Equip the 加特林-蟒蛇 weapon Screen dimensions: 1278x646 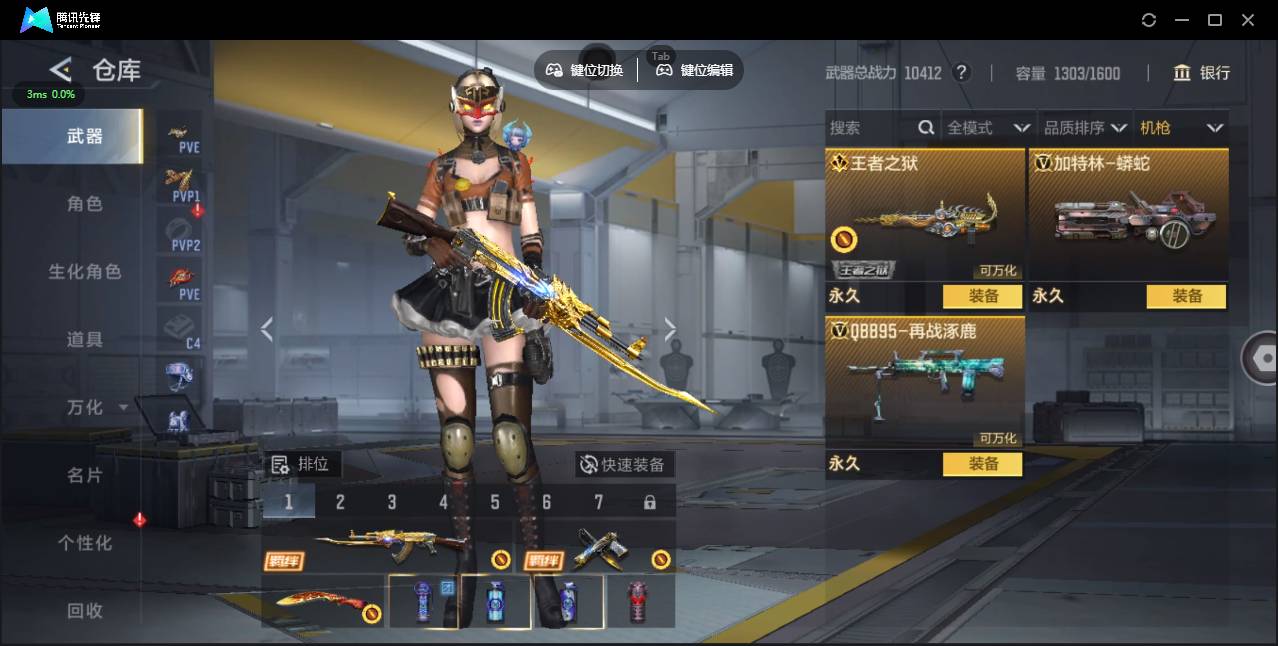pyautogui.click(x=1186, y=296)
